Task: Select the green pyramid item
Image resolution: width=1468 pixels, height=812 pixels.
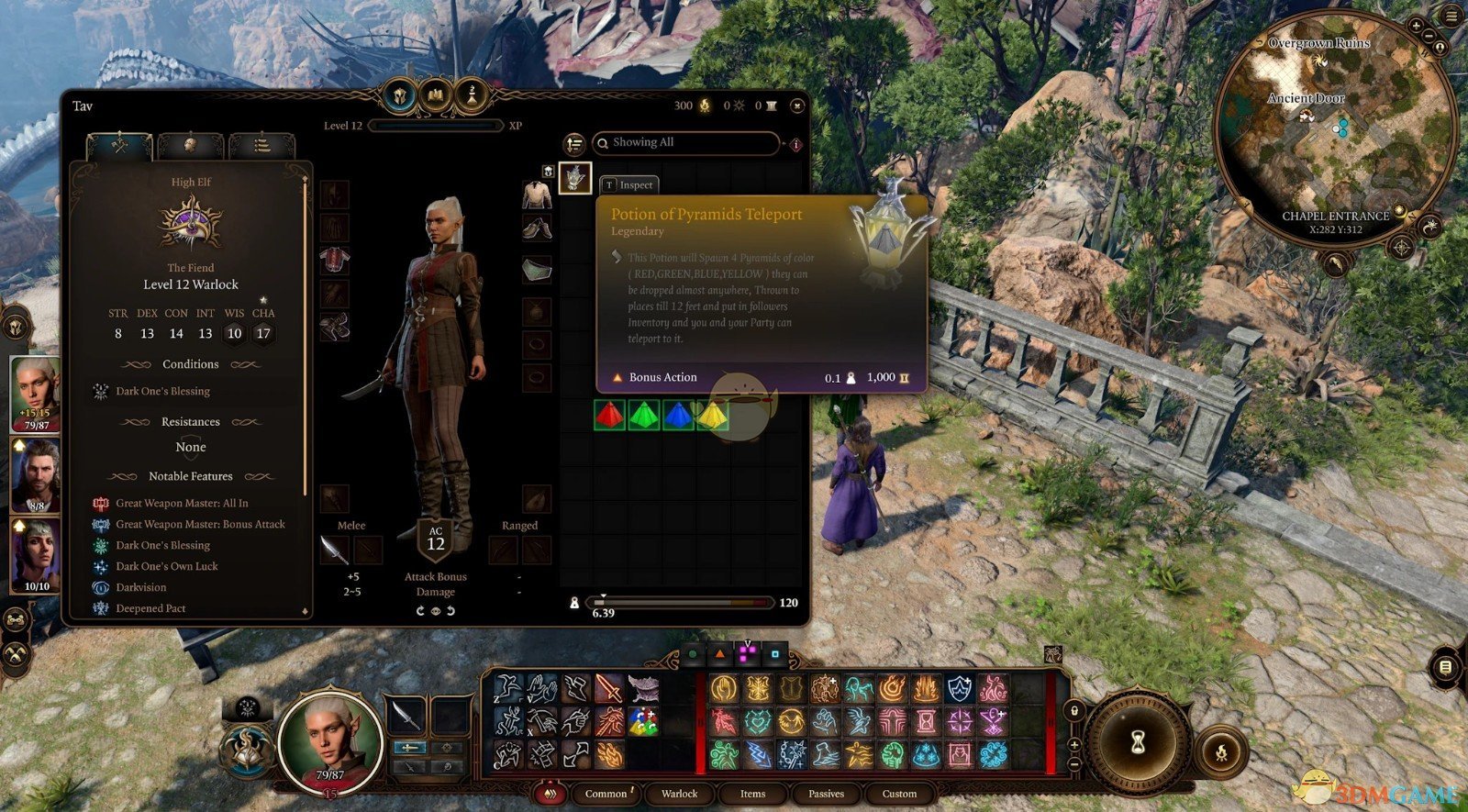Action: (x=644, y=415)
